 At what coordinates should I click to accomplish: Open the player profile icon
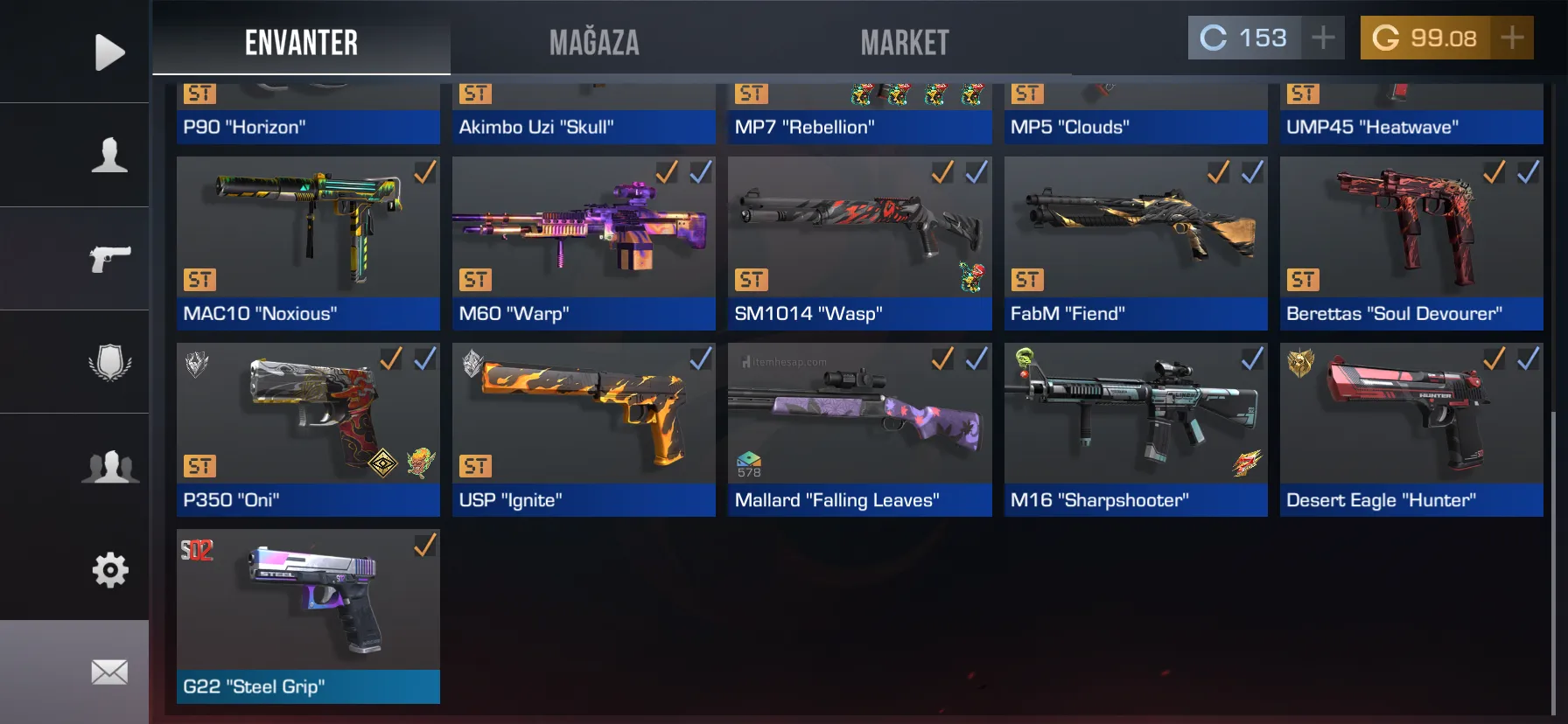[x=109, y=156]
